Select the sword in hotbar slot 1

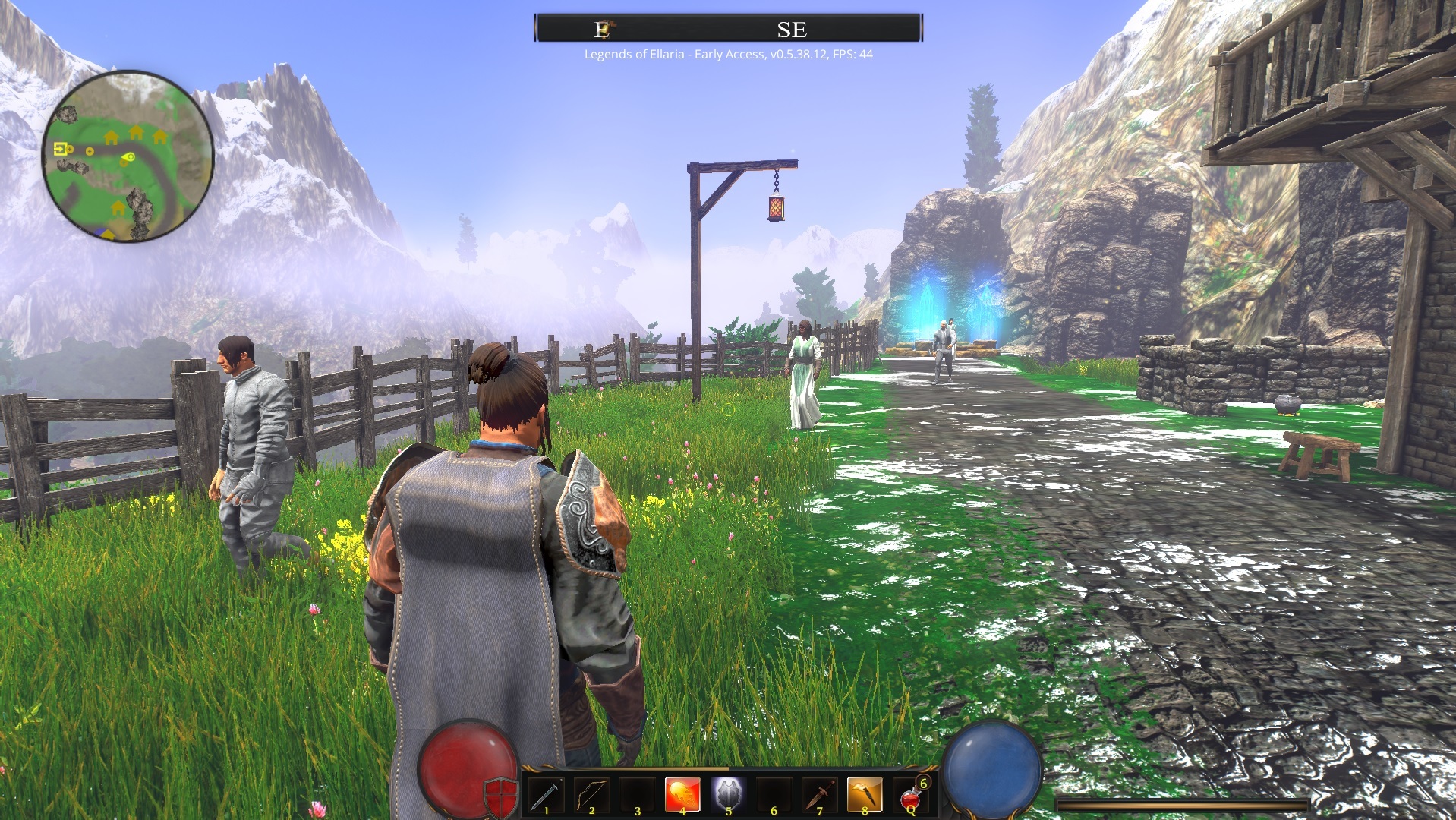pyautogui.click(x=546, y=794)
